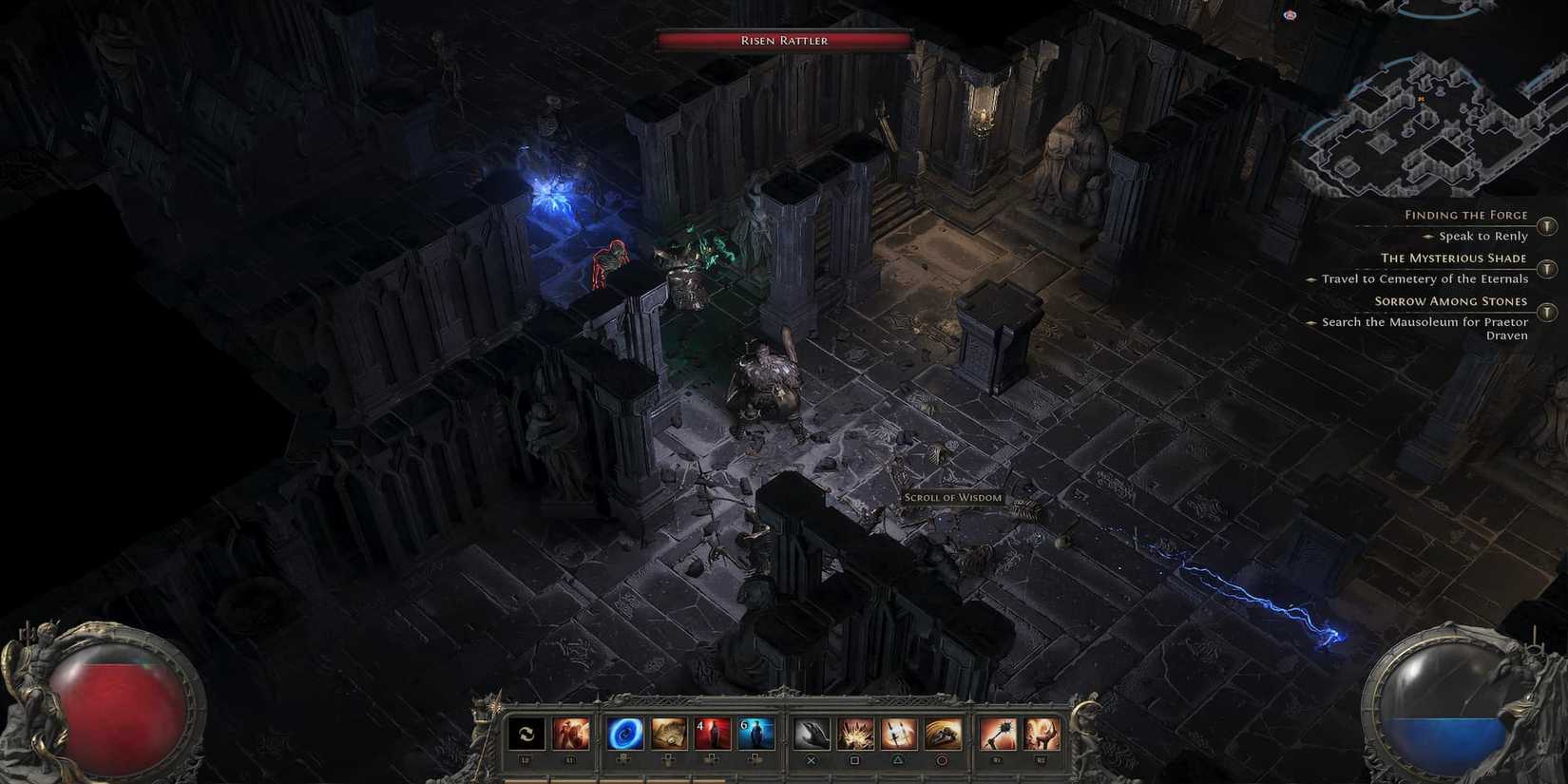This screenshot has height=784, width=1568.
Task: Toggle tracking pin for Sorrow Among Stones quest
Action: (1548, 312)
